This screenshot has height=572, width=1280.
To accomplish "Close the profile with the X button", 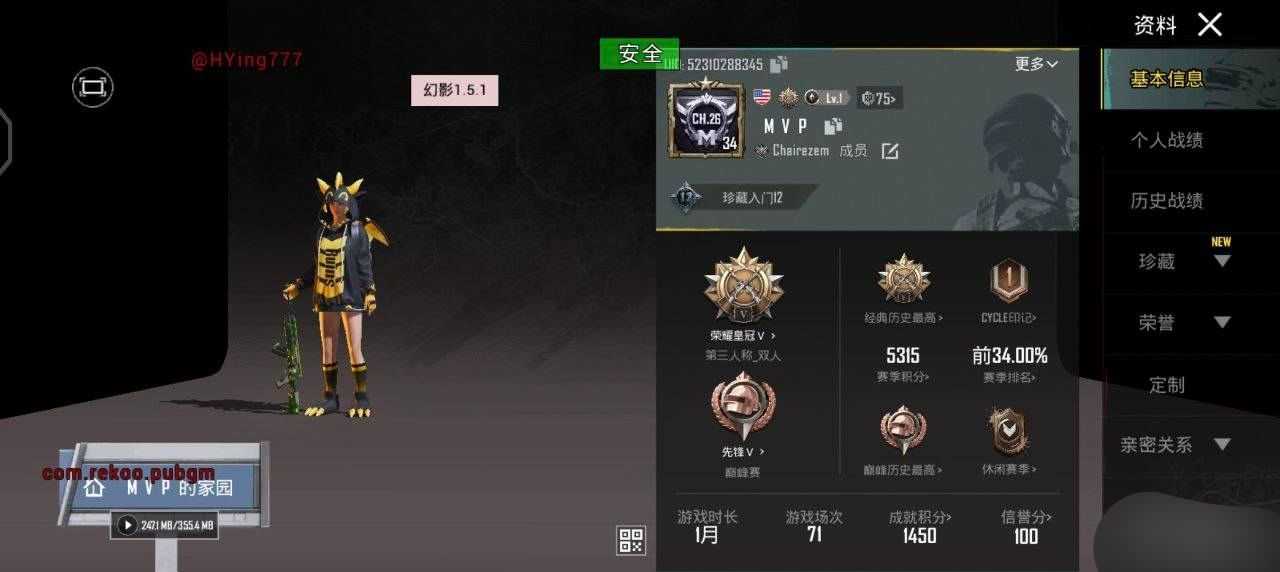I will tap(1210, 25).
